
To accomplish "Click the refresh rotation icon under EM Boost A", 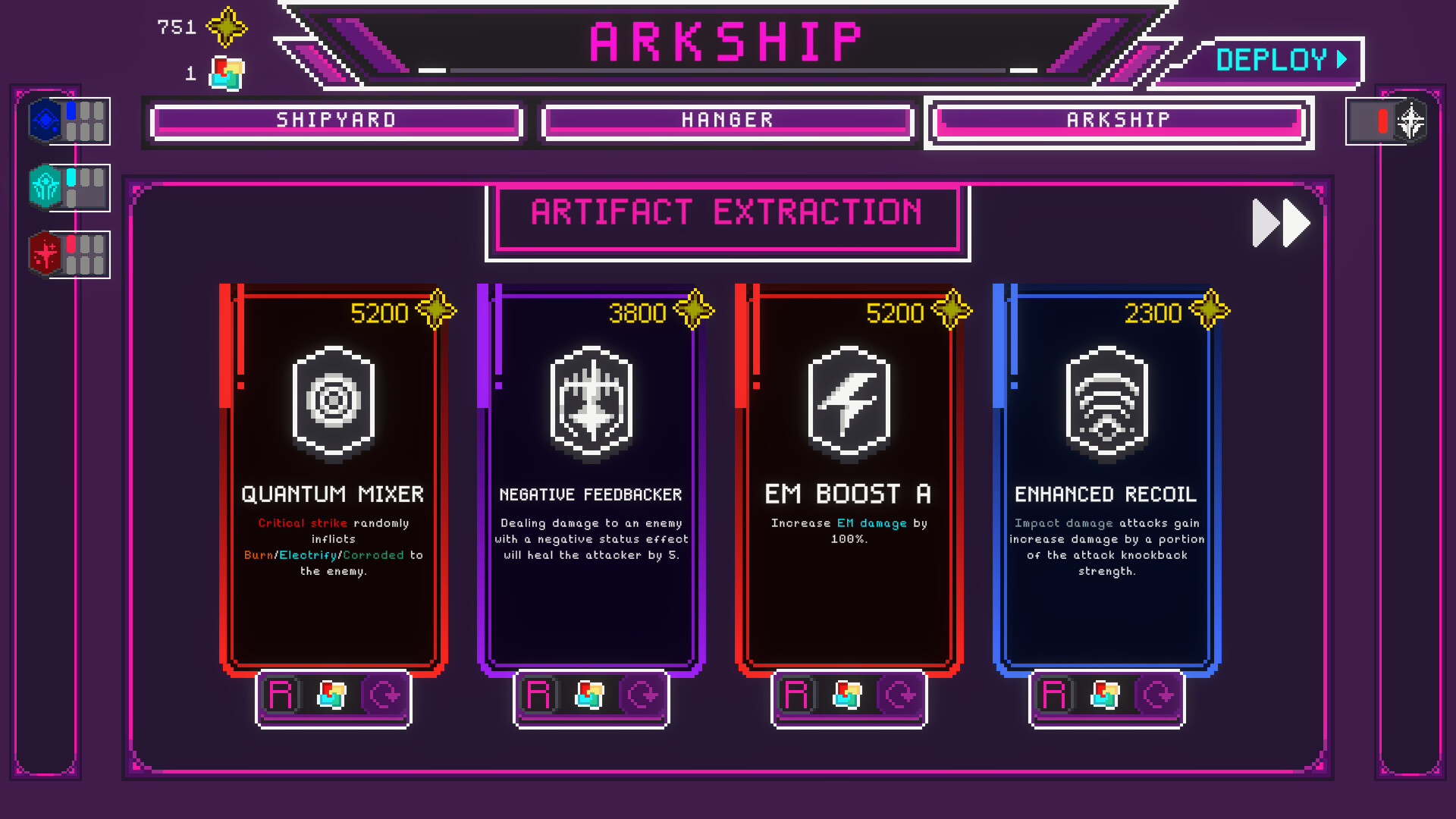I will click(x=899, y=695).
